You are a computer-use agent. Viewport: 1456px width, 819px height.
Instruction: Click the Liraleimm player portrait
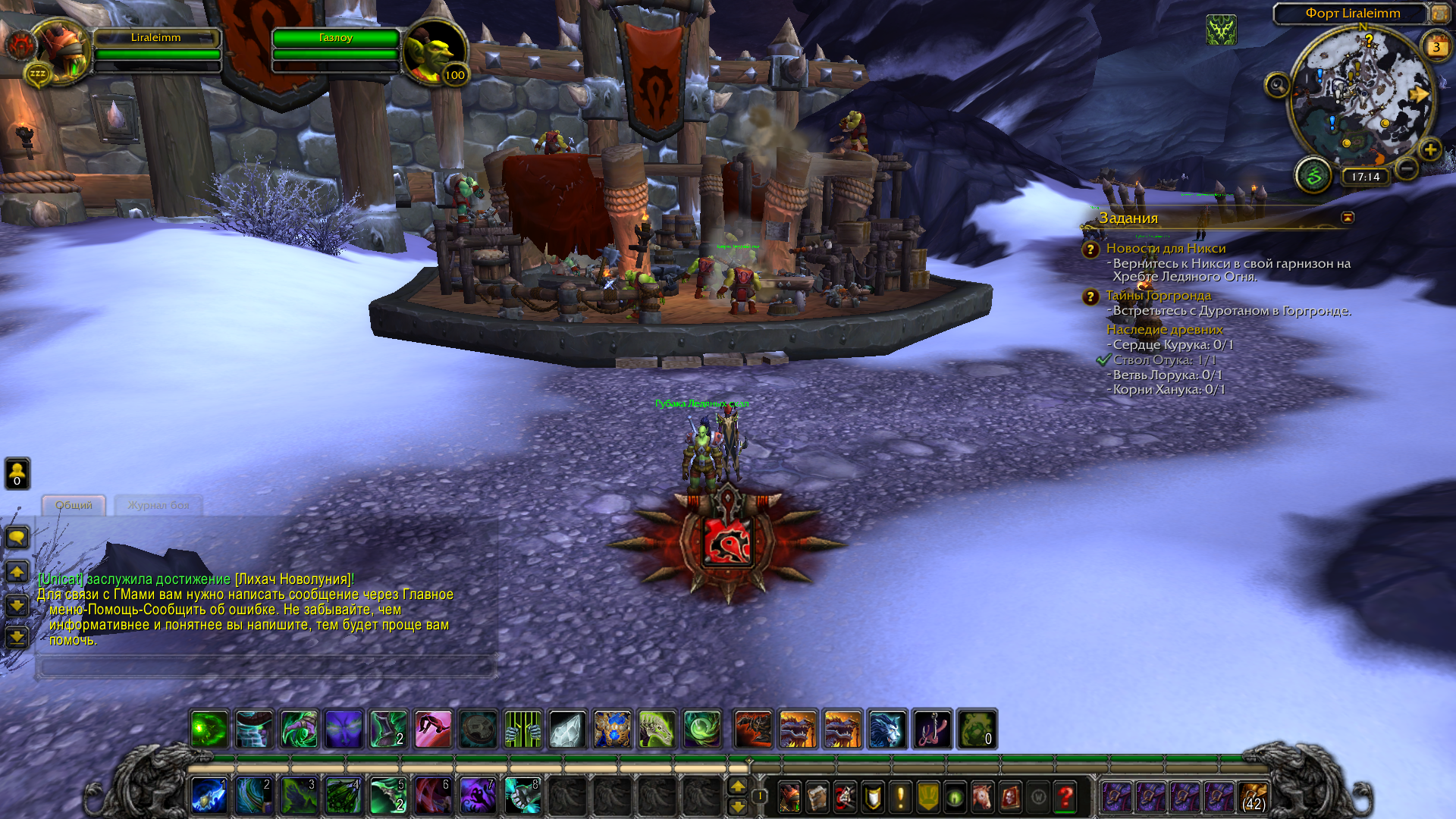pyautogui.click(x=62, y=50)
